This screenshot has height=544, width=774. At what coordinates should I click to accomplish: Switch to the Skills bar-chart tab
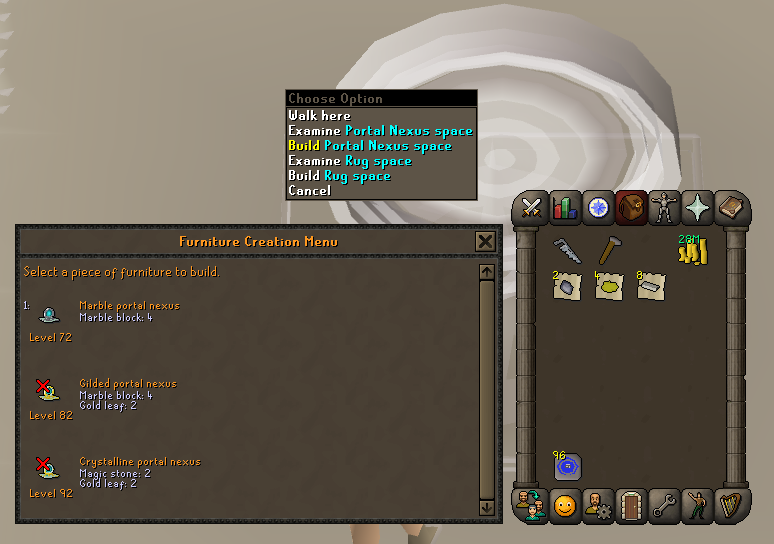point(564,207)
